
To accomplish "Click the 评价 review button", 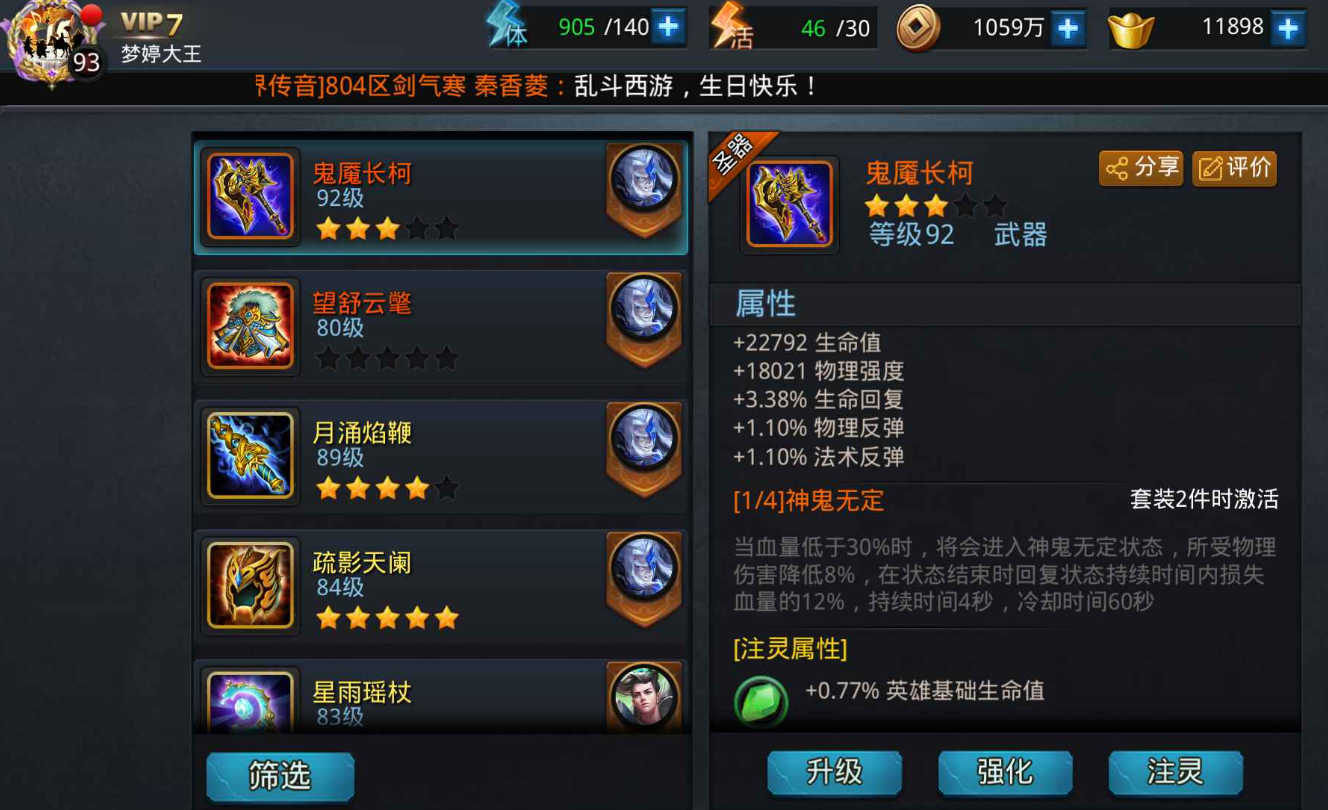I will pos(1234,168).
